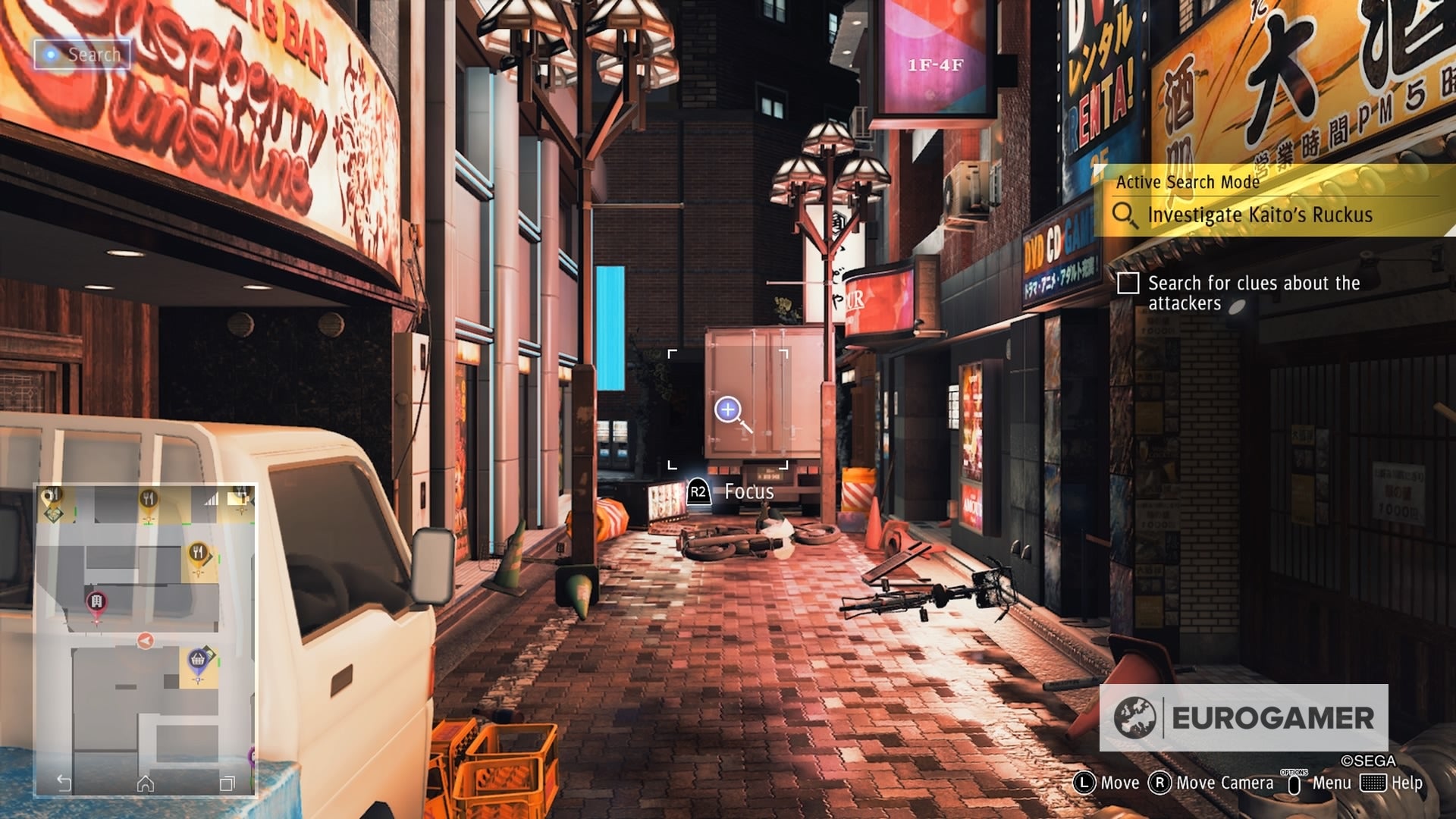This screenshot has height=819, width=1456.
Task: Click the magnifying glass in the Active Search banner
Action: click(x=1125, y=215)
